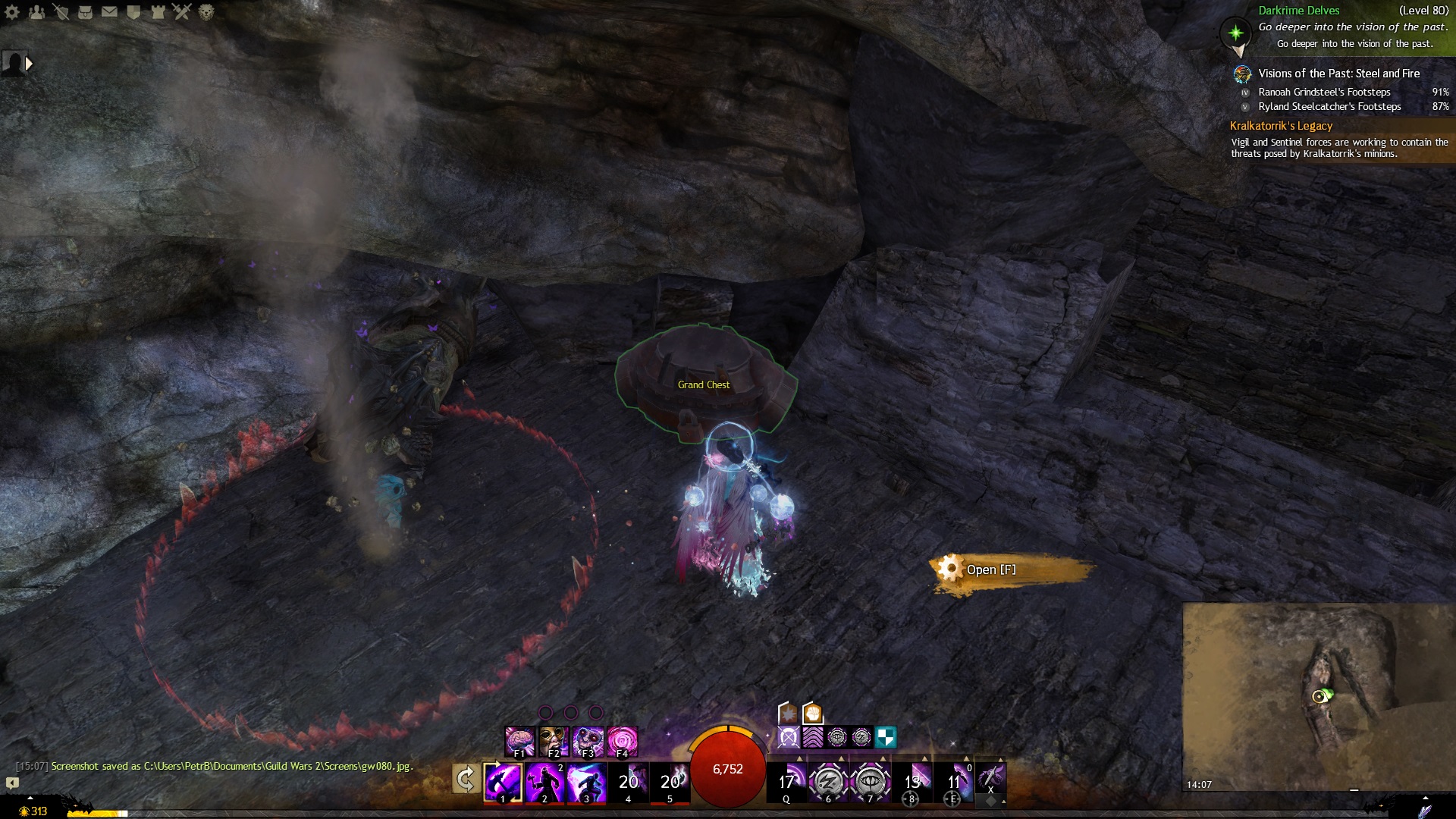Activate the axe skill in slot 1
The height and width of the screenshot is (819, 1456).
click(x=503, y=781)
